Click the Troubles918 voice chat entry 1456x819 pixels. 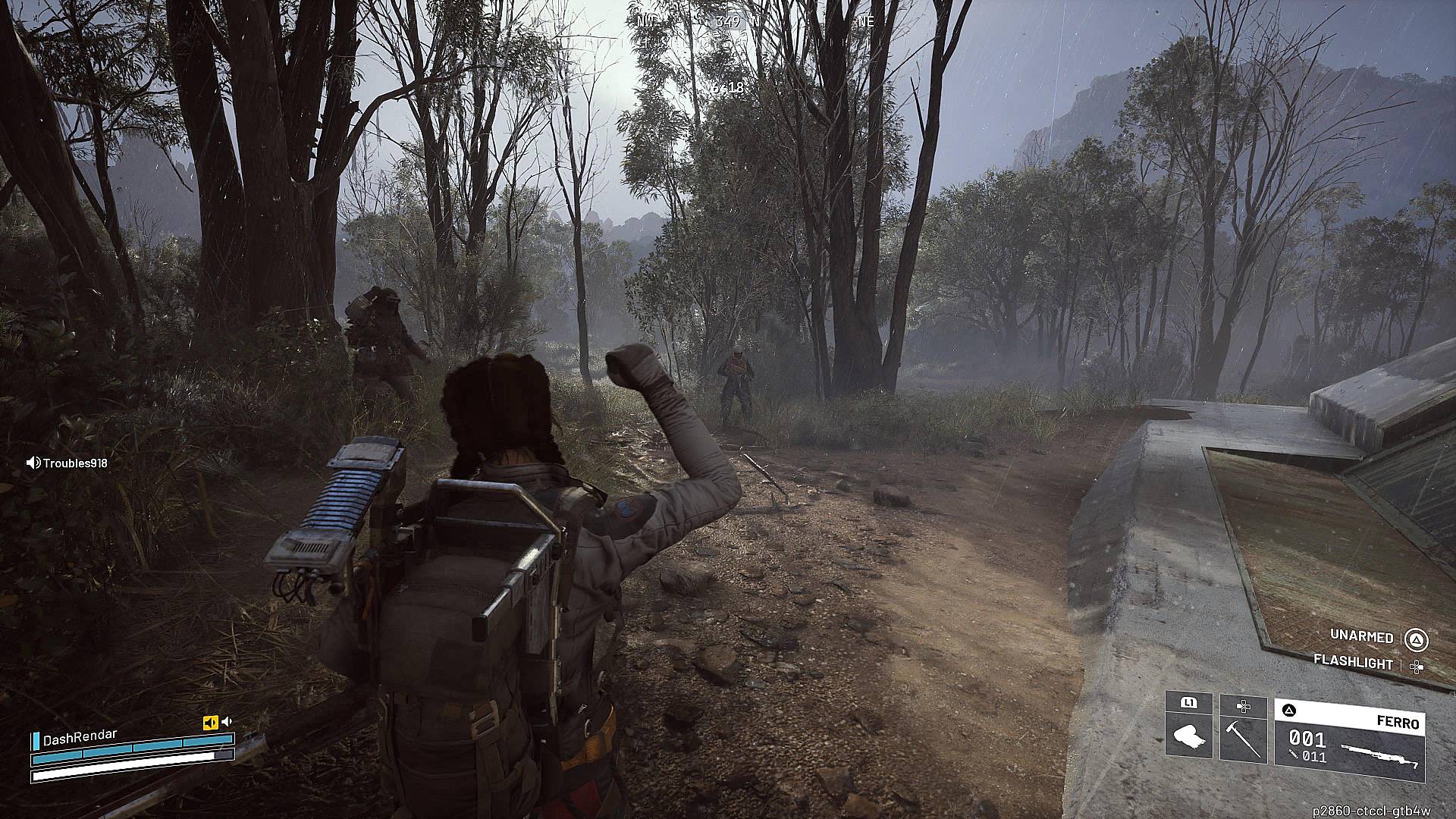coord(67,463)
